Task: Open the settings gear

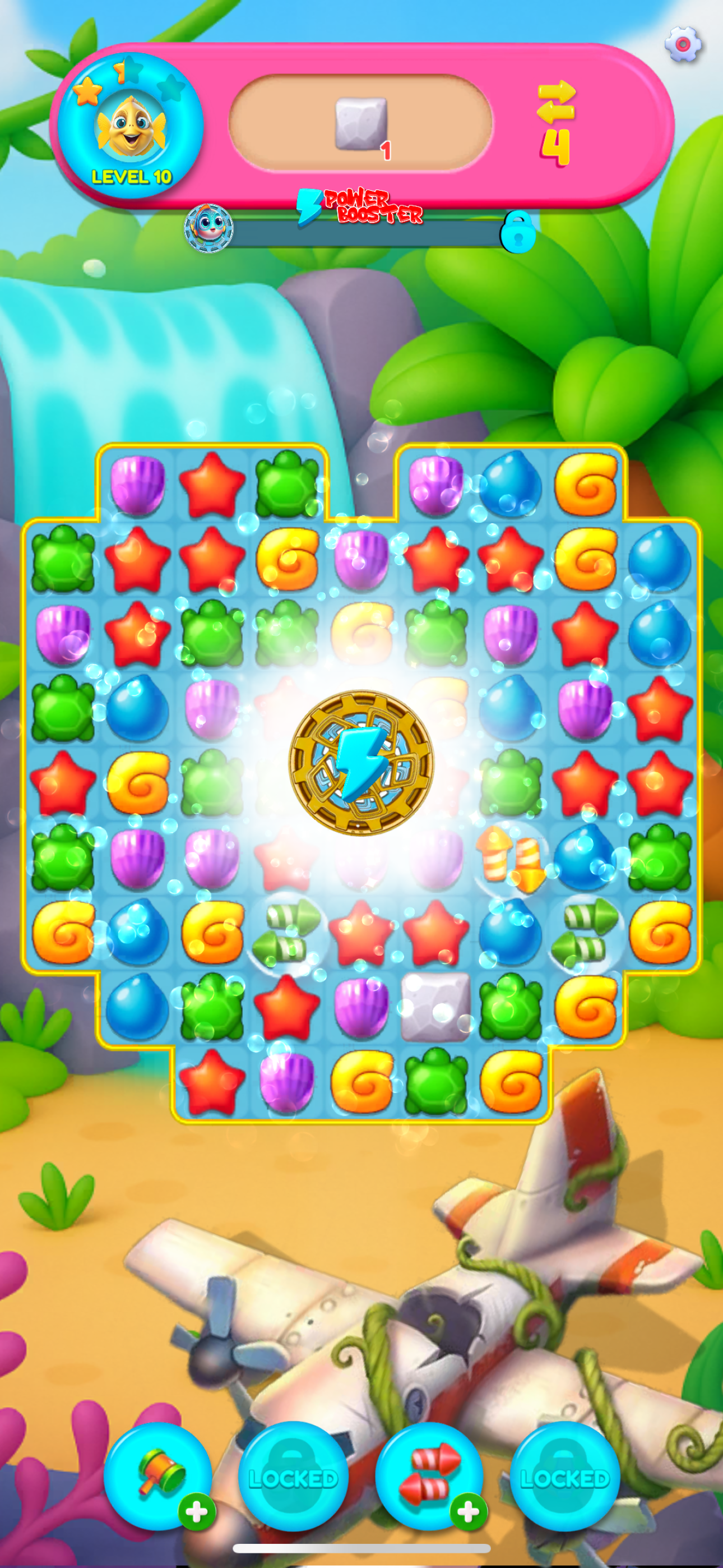Action: [x=683, y=43]
